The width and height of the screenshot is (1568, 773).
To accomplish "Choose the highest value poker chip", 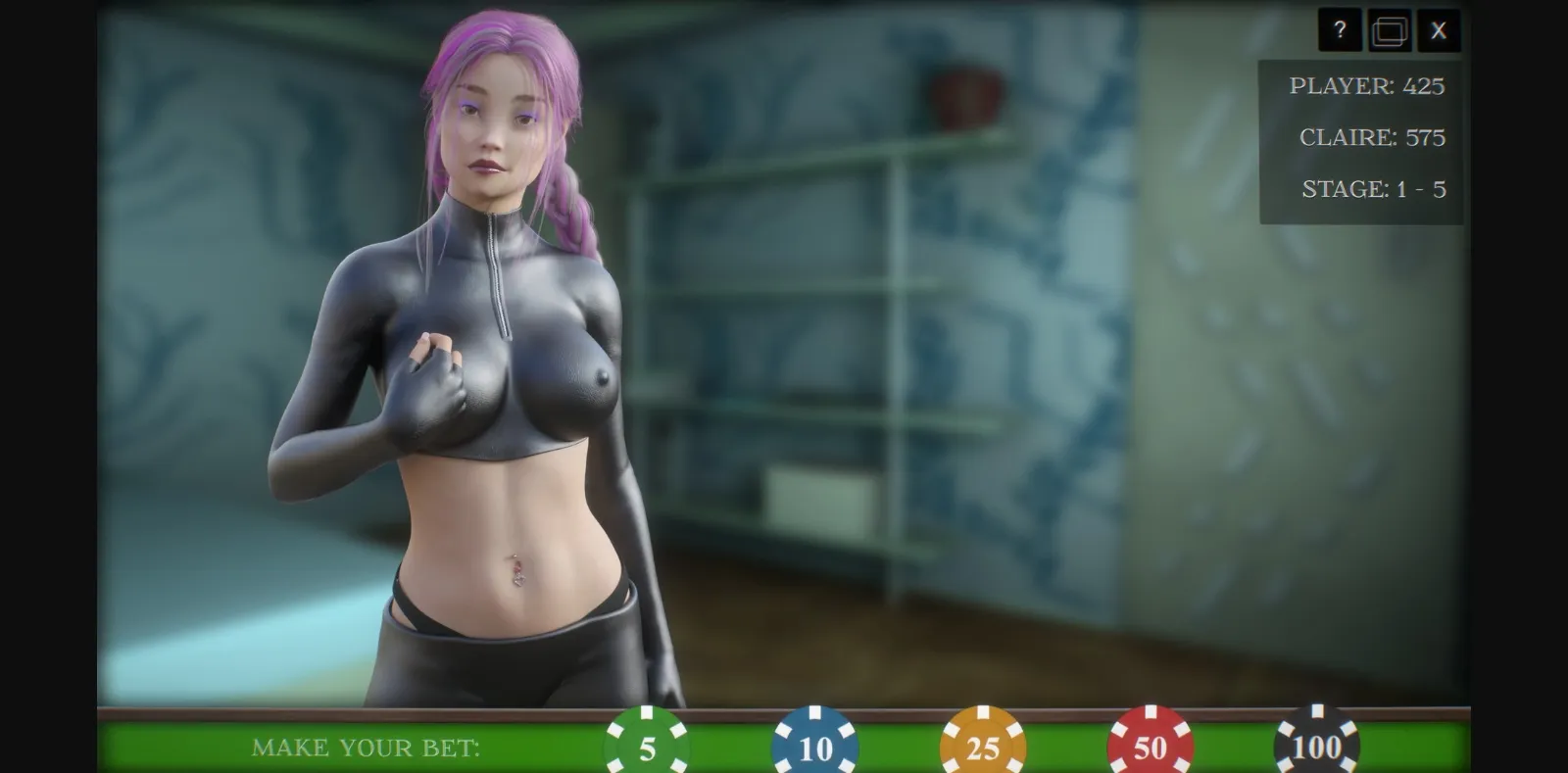I will click(x=1318, y=747).
